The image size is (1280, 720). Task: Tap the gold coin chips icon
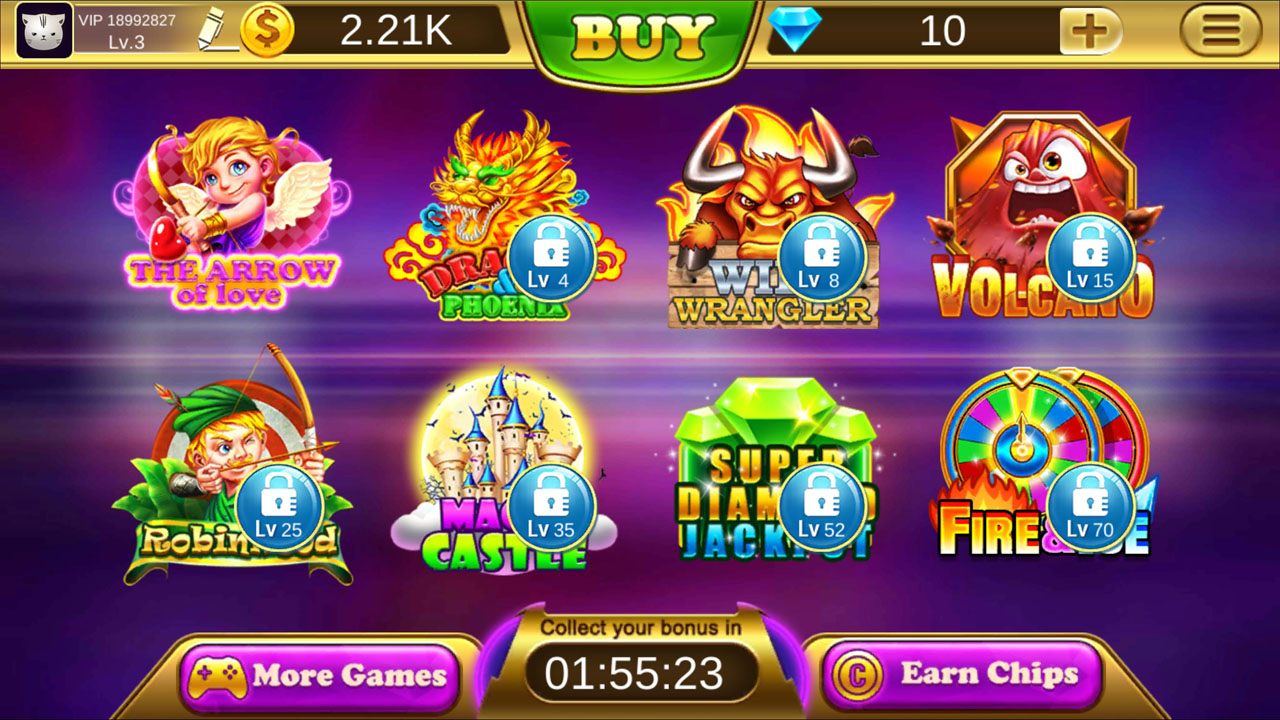coord(266,30)
